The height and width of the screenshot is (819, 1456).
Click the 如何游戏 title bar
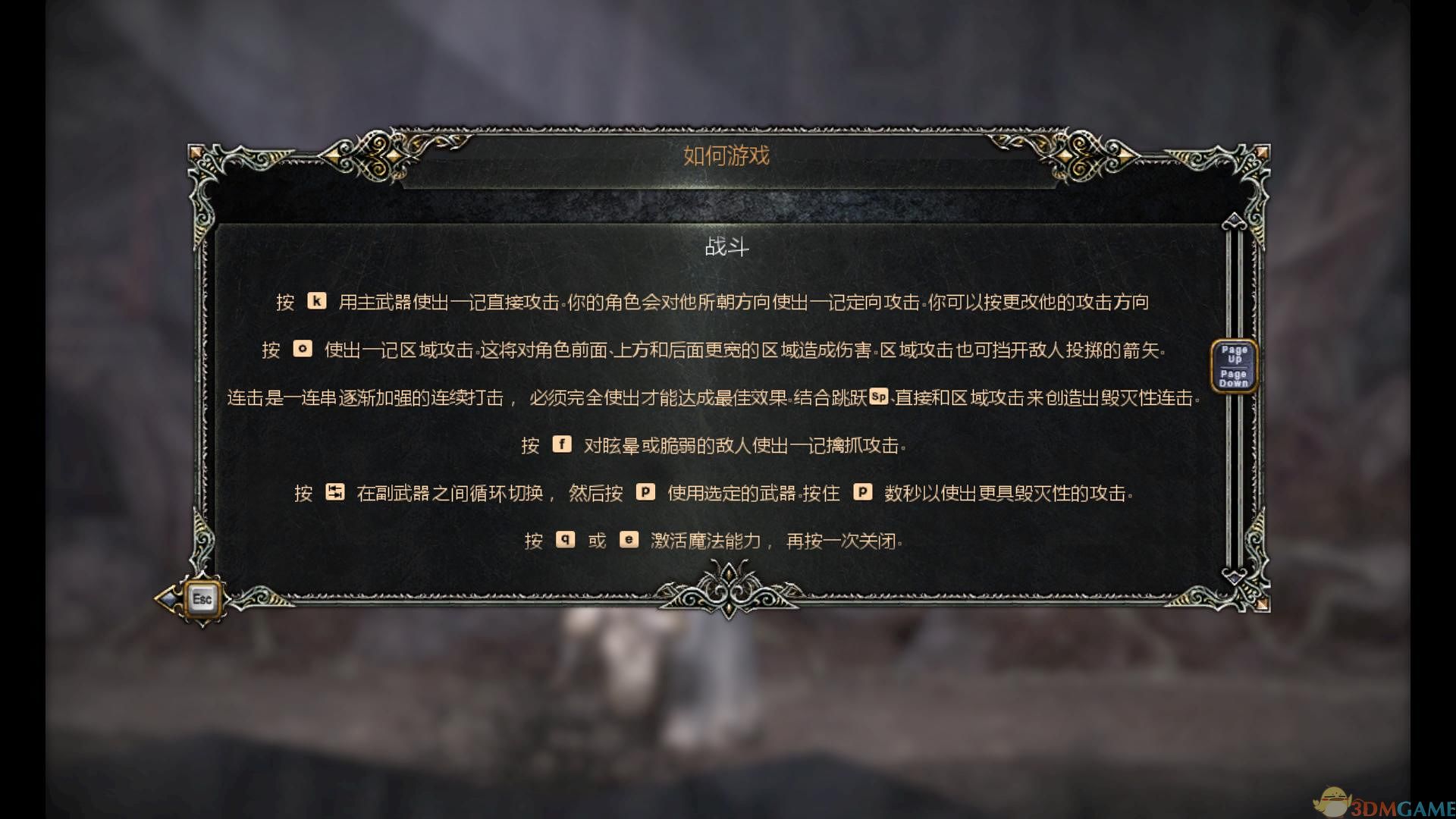click(726, 156)
